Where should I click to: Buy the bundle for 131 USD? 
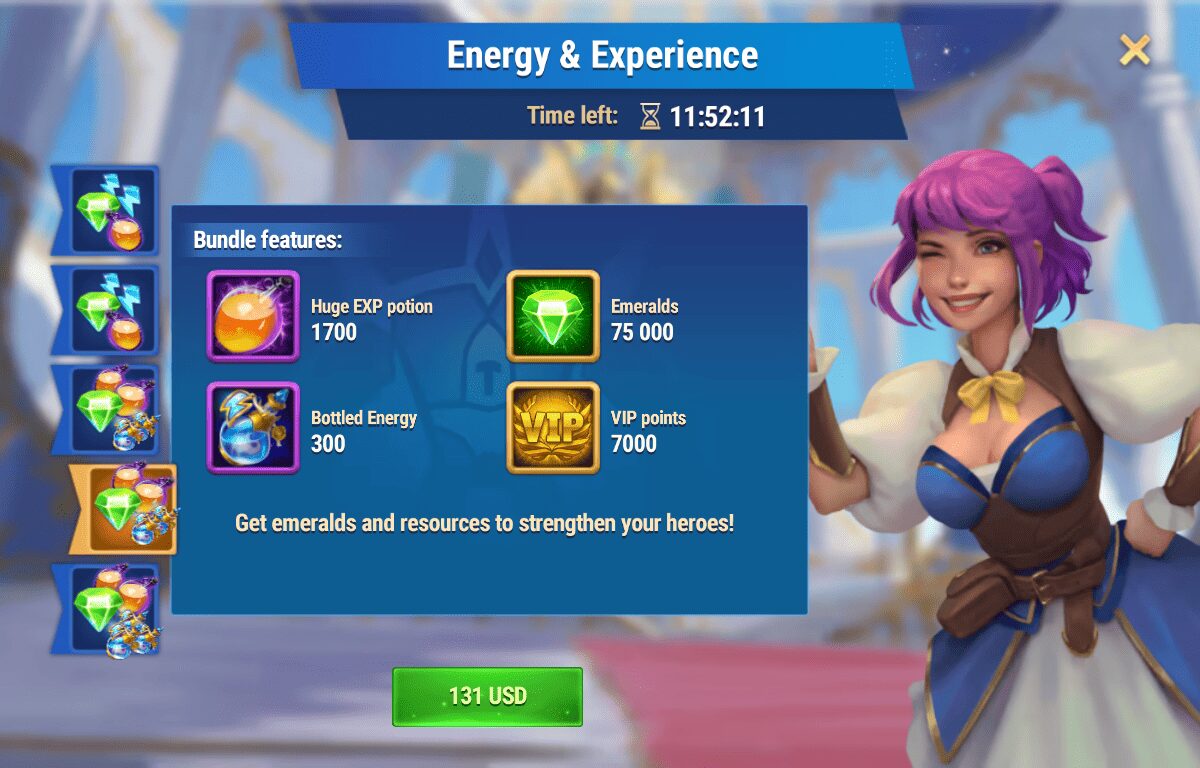487,696
